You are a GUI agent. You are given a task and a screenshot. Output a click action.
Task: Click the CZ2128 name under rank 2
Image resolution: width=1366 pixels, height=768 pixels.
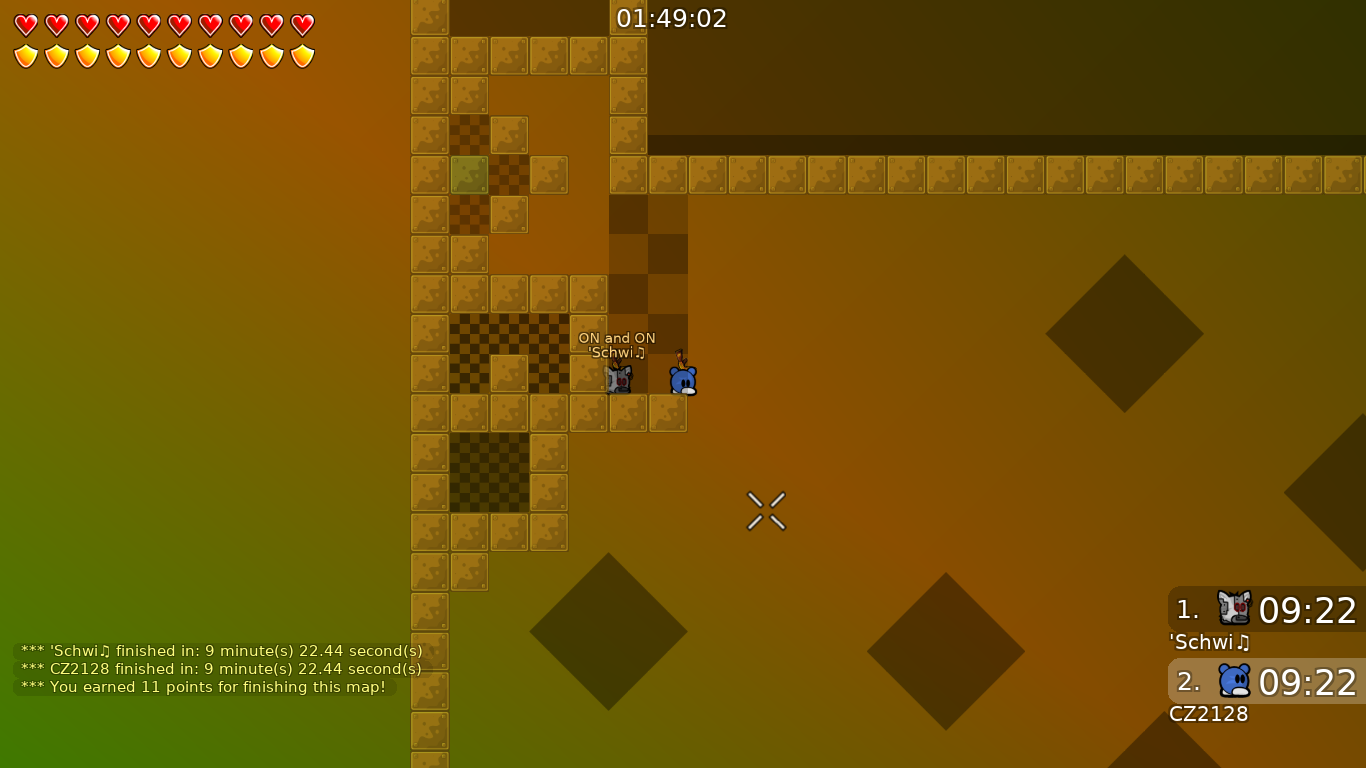1209,714
